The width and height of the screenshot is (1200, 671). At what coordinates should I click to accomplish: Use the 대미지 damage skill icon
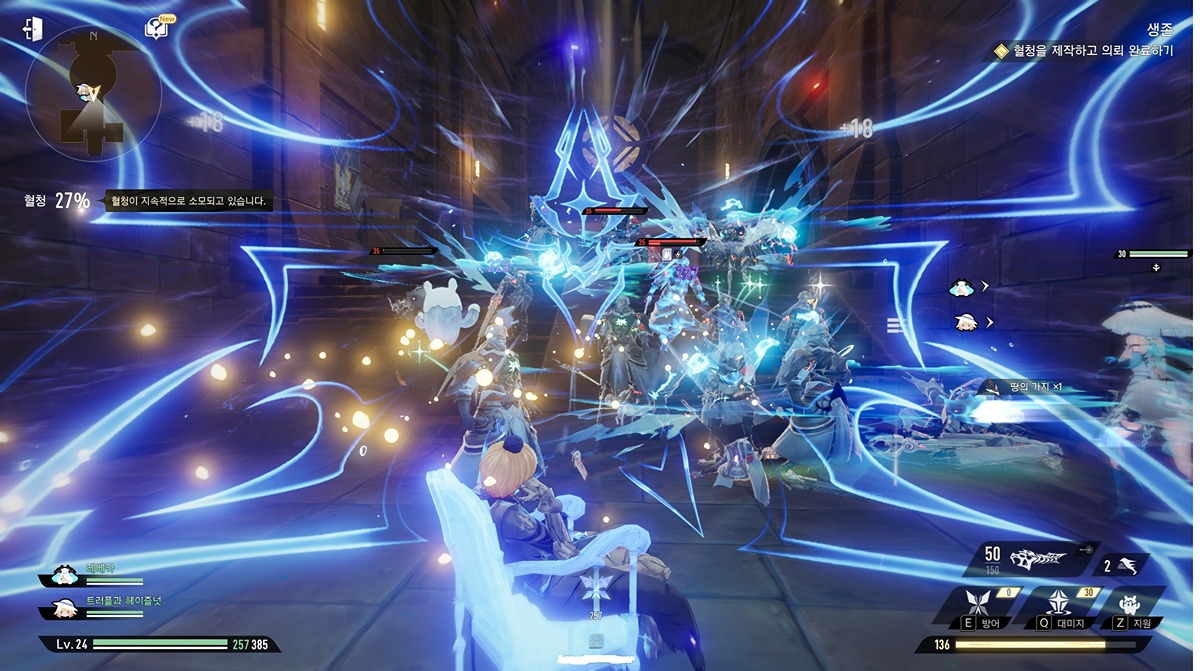coord(1059,605)
